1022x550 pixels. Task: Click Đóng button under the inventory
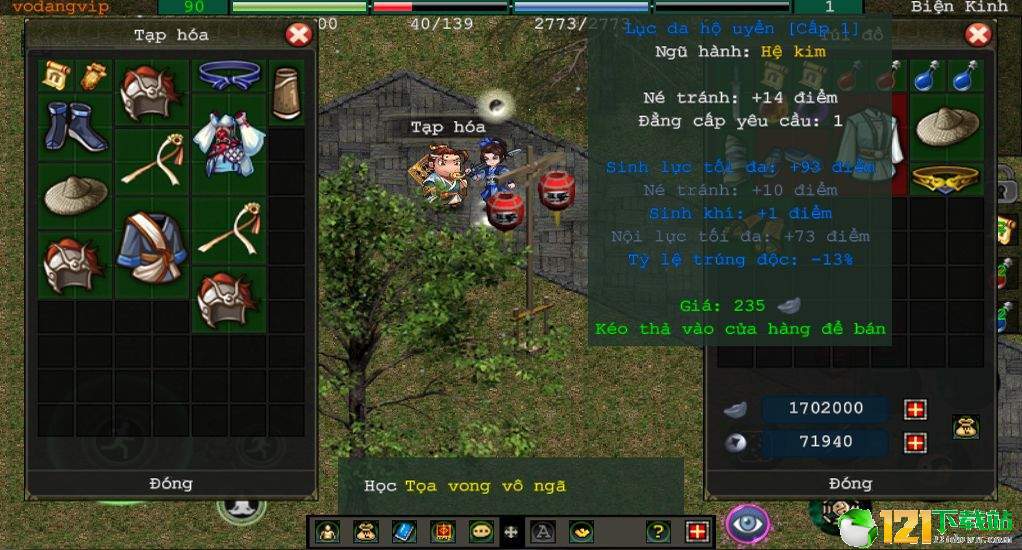click(x=850, y=483)
